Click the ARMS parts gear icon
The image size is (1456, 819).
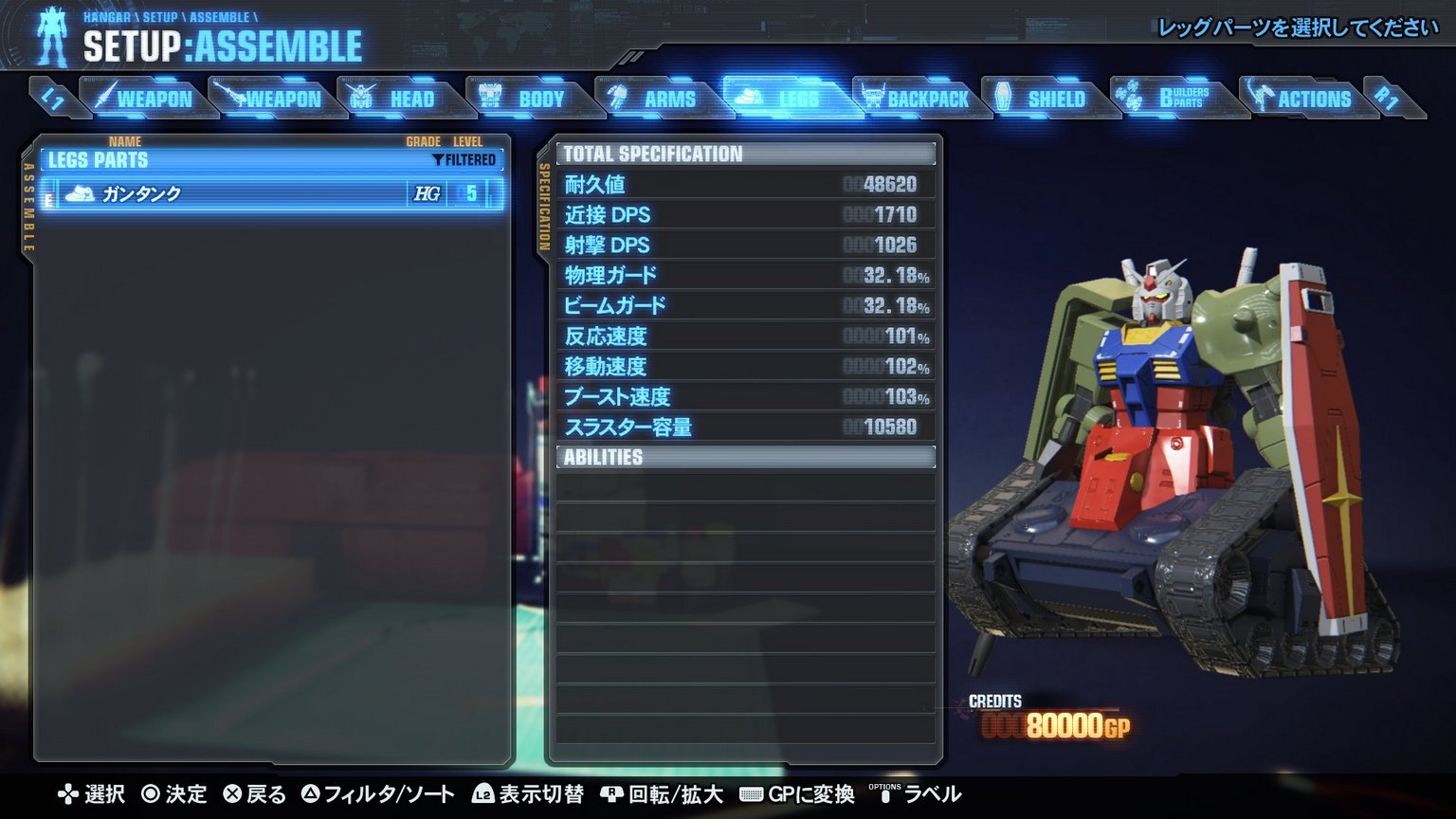click(x=618, y=97)
